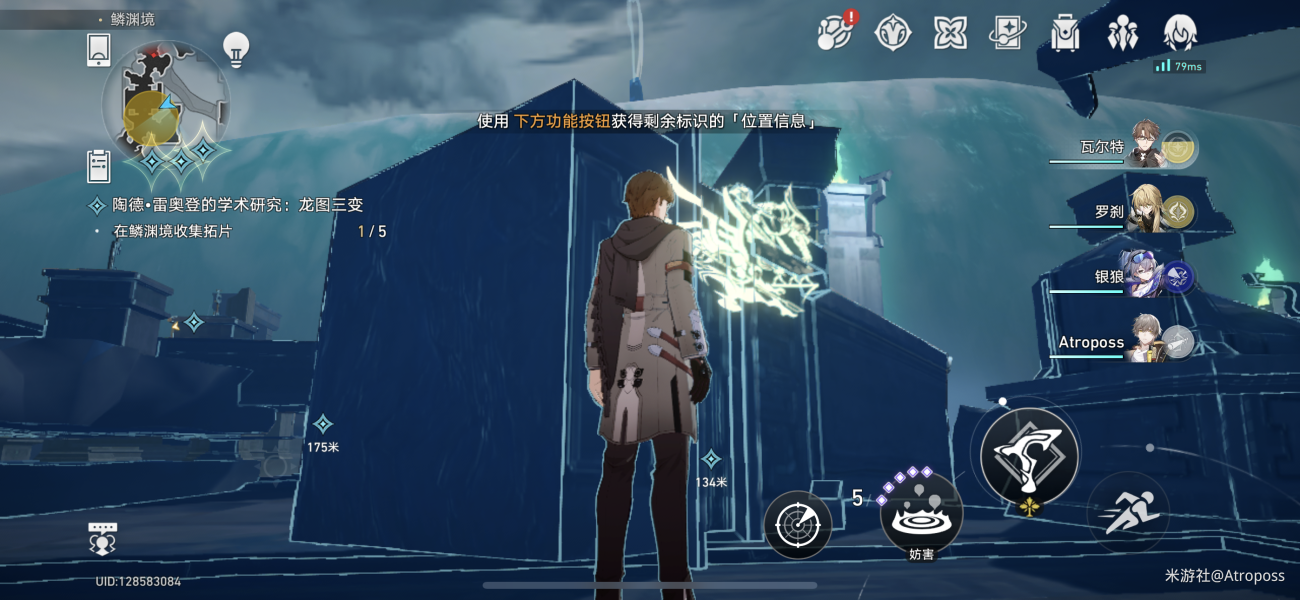Select the 陶德•雷奥登的学术研究 quest tracker
This screenshot has width=1300, height=600.
tap(237, 205)
